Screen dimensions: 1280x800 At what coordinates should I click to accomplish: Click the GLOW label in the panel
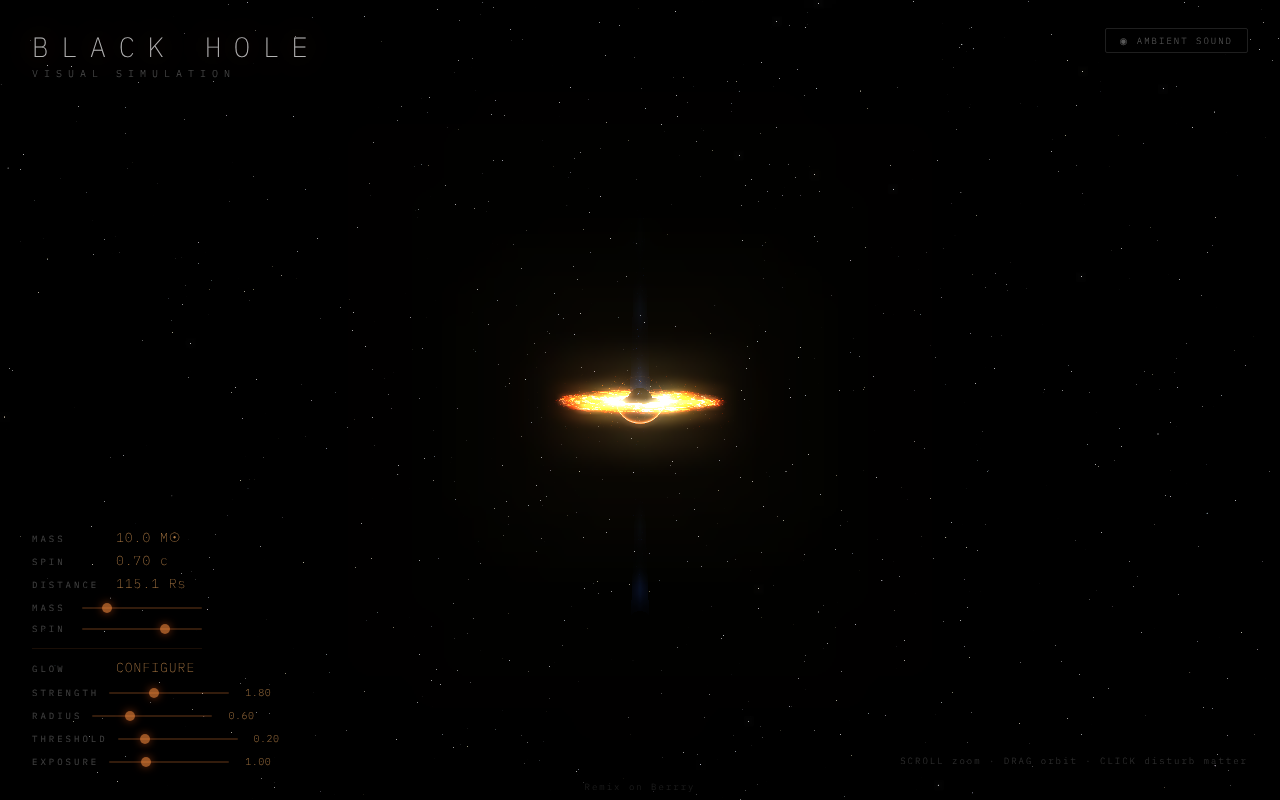[47, 667]
